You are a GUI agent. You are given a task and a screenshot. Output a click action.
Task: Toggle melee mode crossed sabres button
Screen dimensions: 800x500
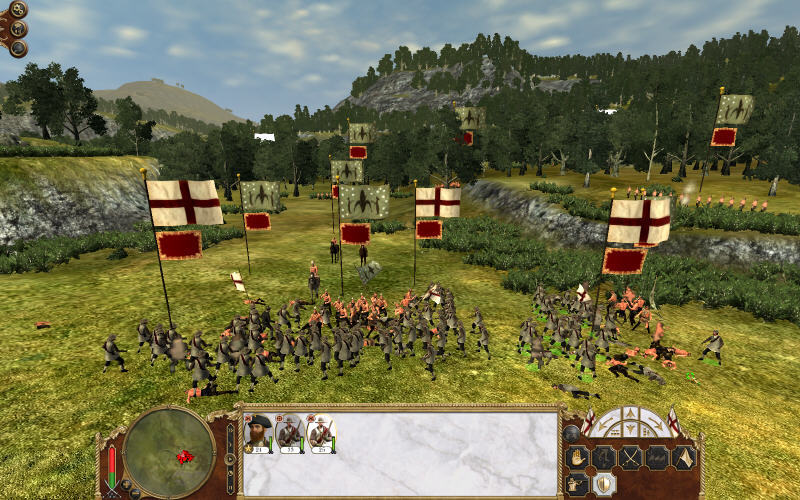[631, 458]
